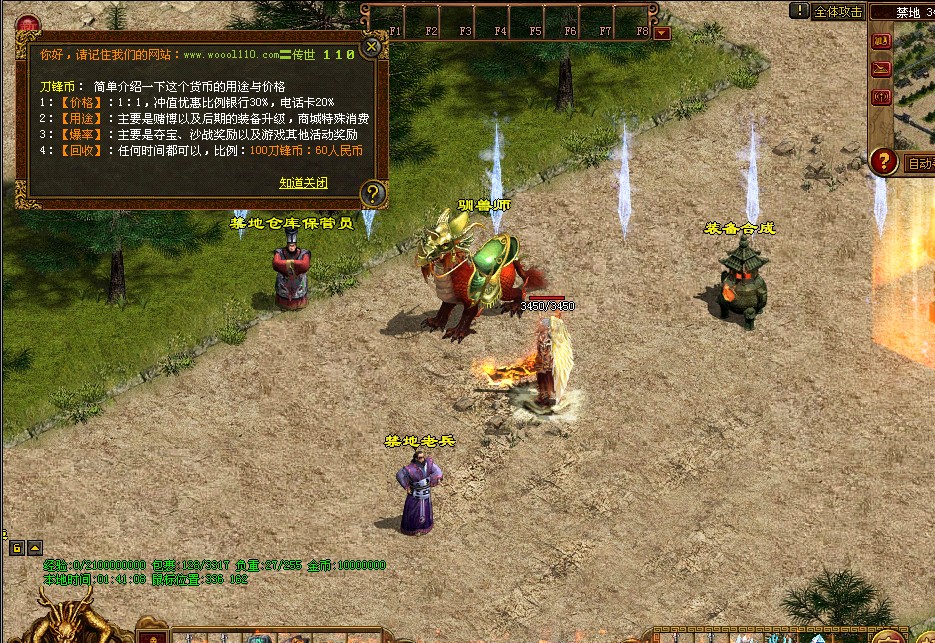Click the 知道关闭 link in the dialog
Screen dimensions: 935x643
[x=303, y=183]
